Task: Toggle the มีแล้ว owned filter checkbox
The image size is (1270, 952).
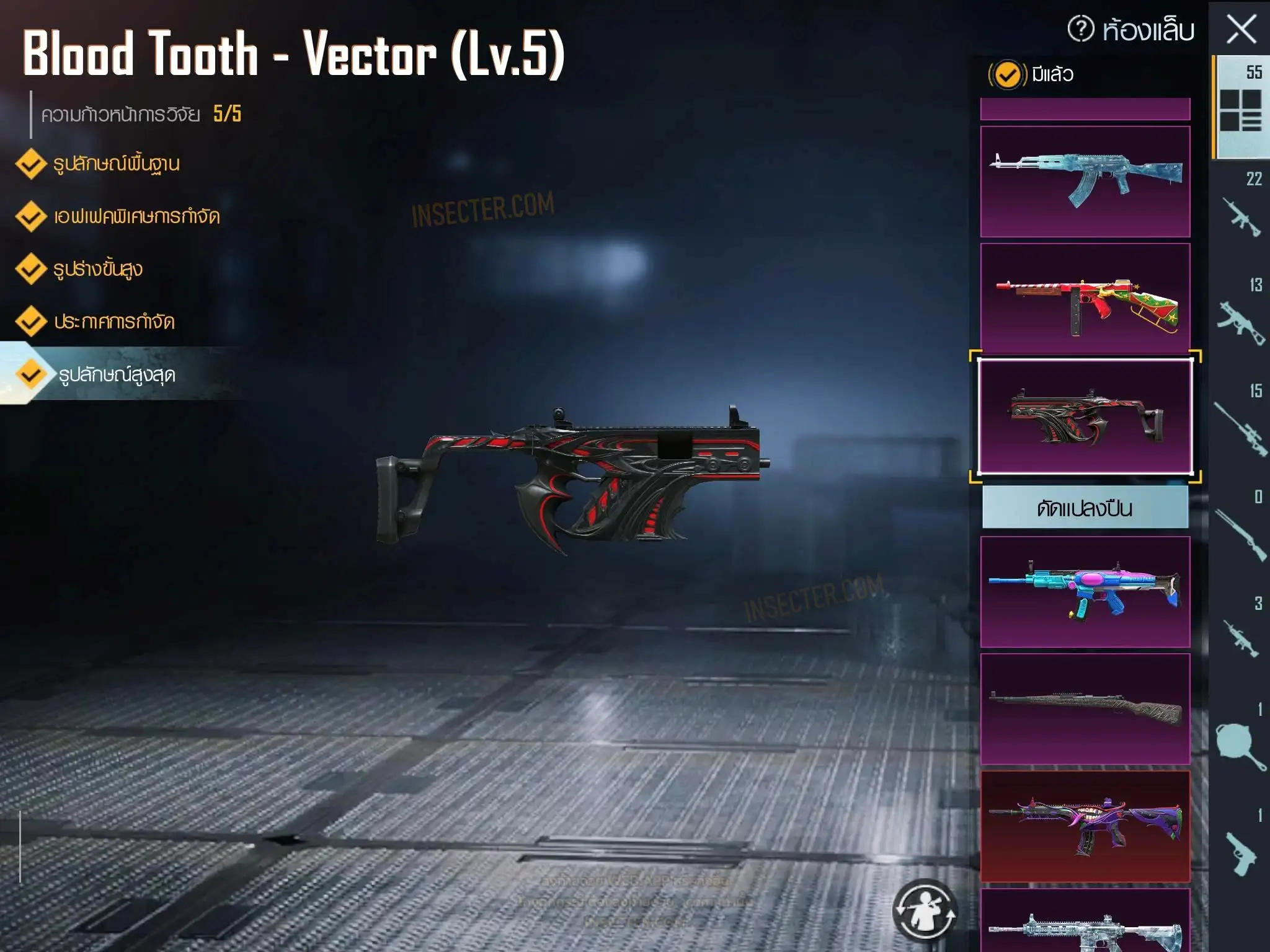Action: (1007, 75)
